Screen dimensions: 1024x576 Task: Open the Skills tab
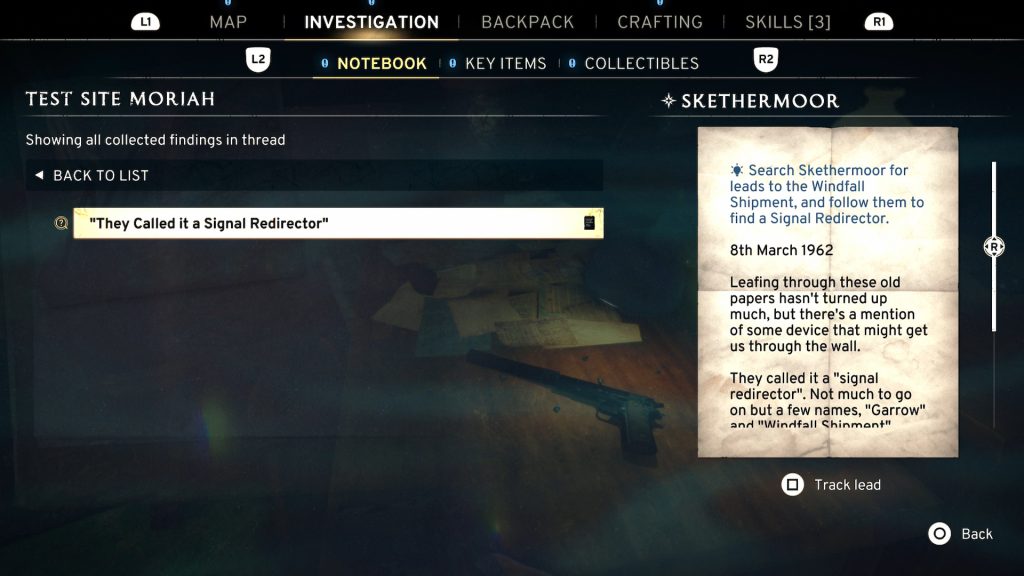[x=787, y=22]
